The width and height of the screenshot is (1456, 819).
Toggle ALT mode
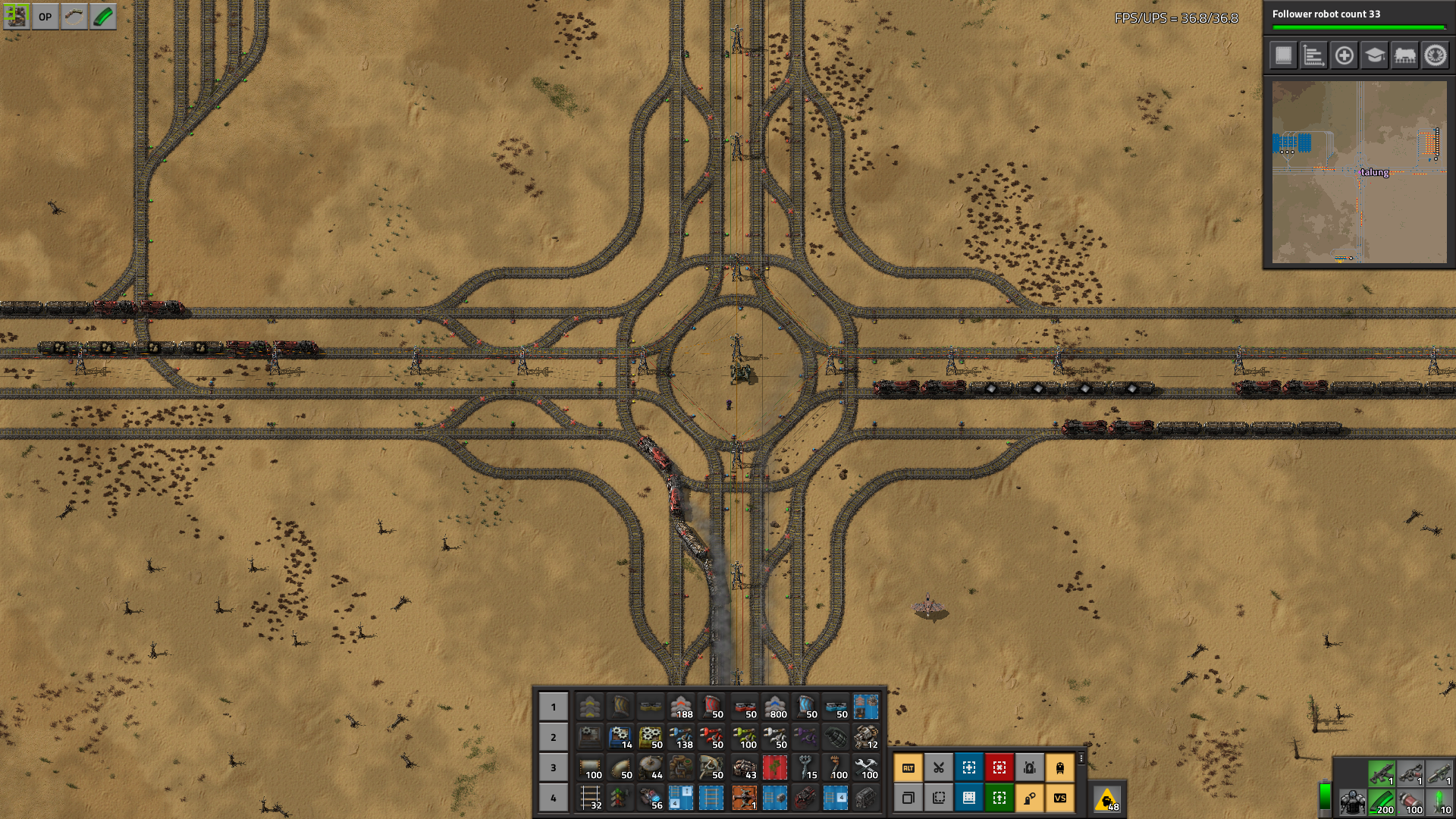pos(908,767)
